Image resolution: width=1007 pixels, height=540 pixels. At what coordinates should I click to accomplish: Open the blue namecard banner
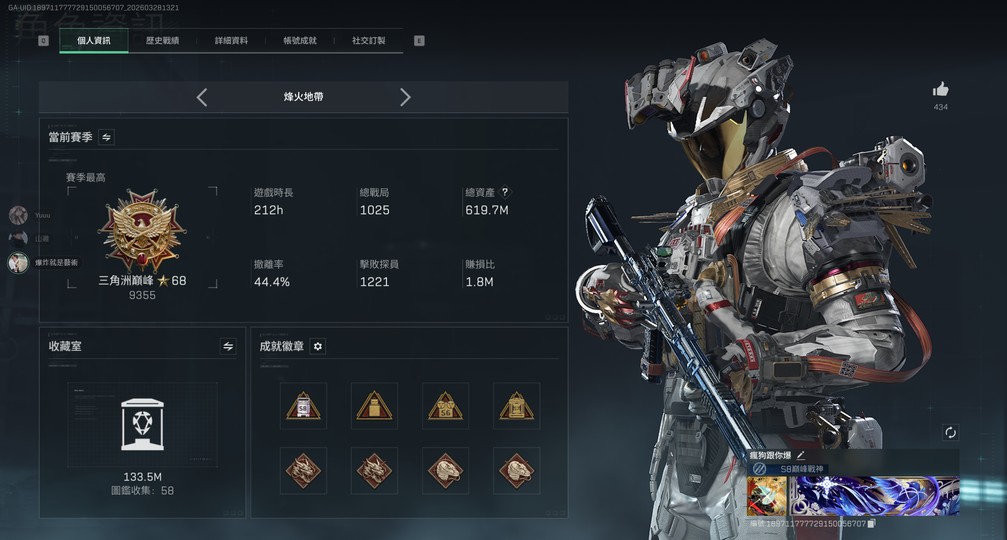875,496
